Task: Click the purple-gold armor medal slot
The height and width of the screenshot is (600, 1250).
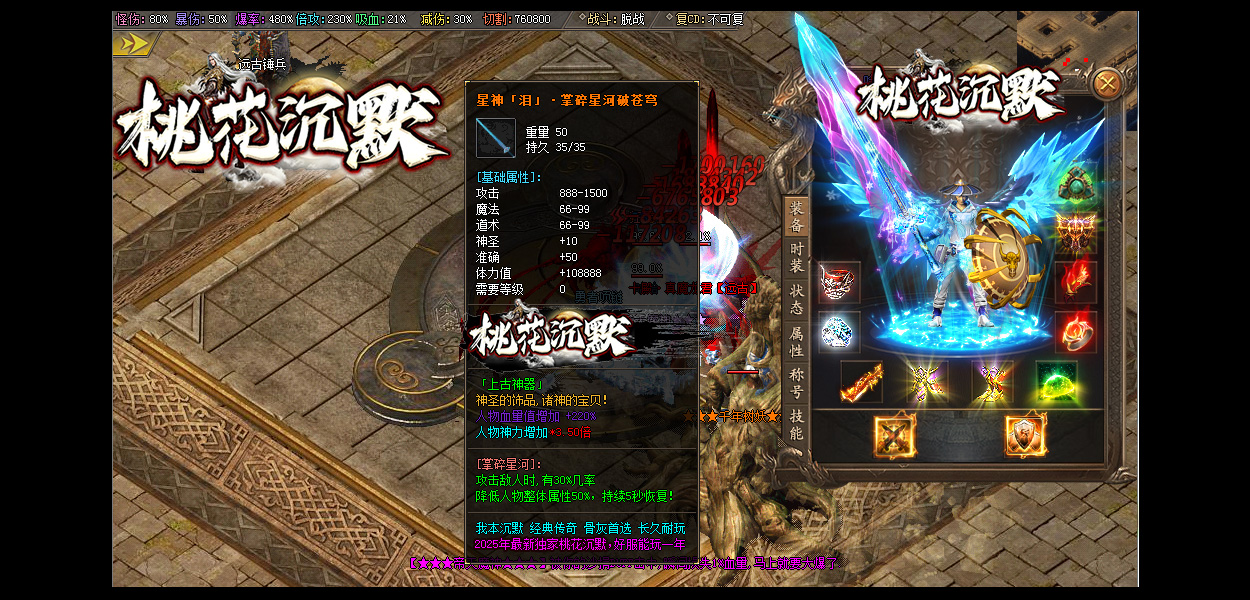Action: pyautogui.click(x=1076, y=233)
